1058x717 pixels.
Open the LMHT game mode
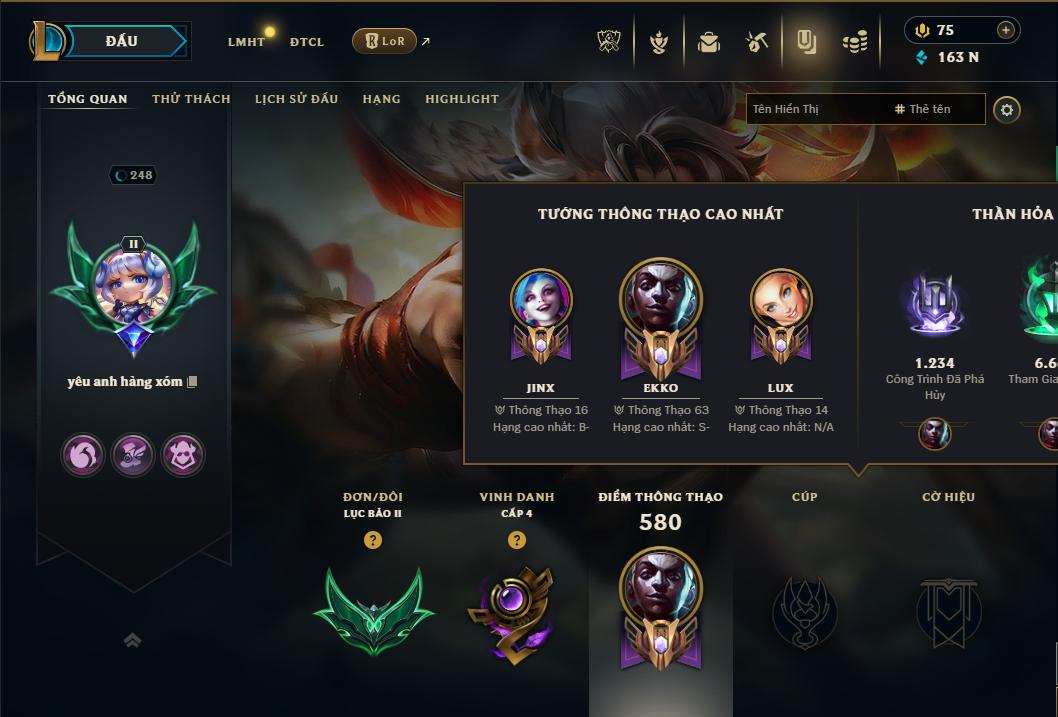pyautogui.click(x=246, y=42)
